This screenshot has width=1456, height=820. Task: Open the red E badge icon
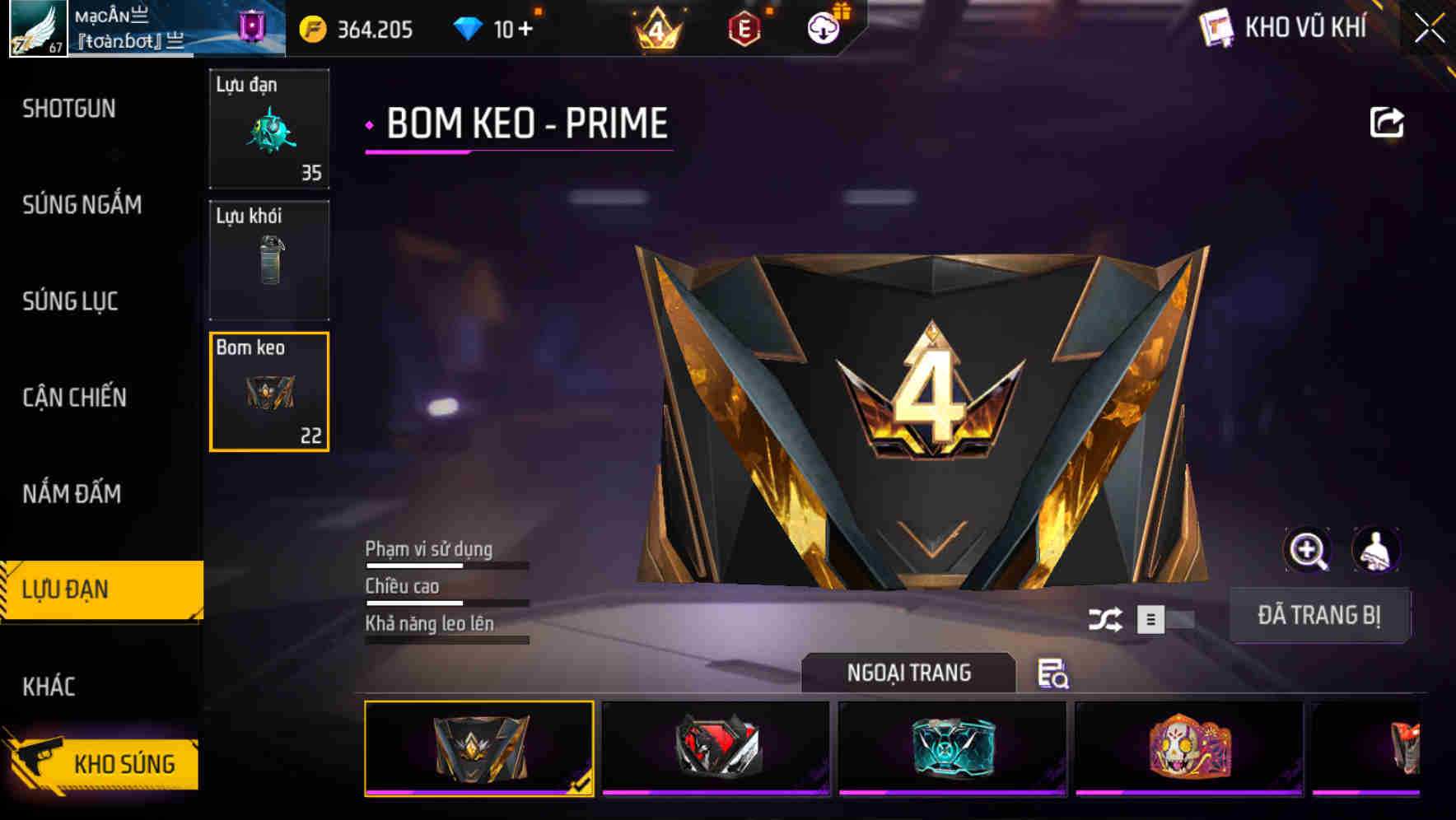tap(745, 27)
